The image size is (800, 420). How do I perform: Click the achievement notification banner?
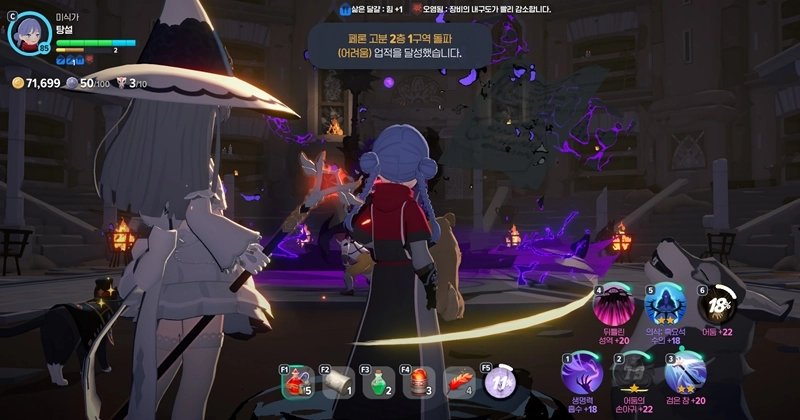click(x=399, y=45)
